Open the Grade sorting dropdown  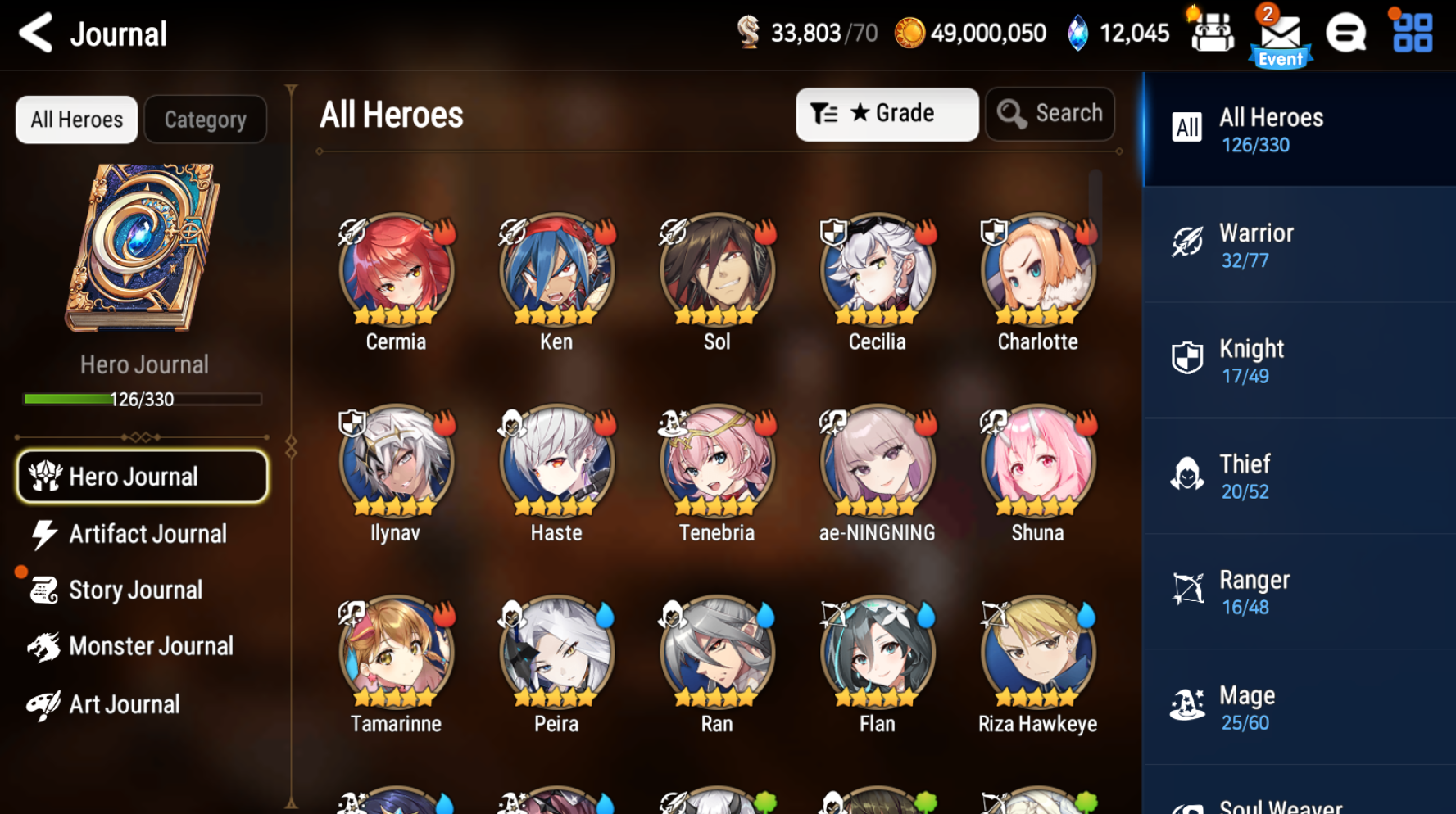coord(887,114)
